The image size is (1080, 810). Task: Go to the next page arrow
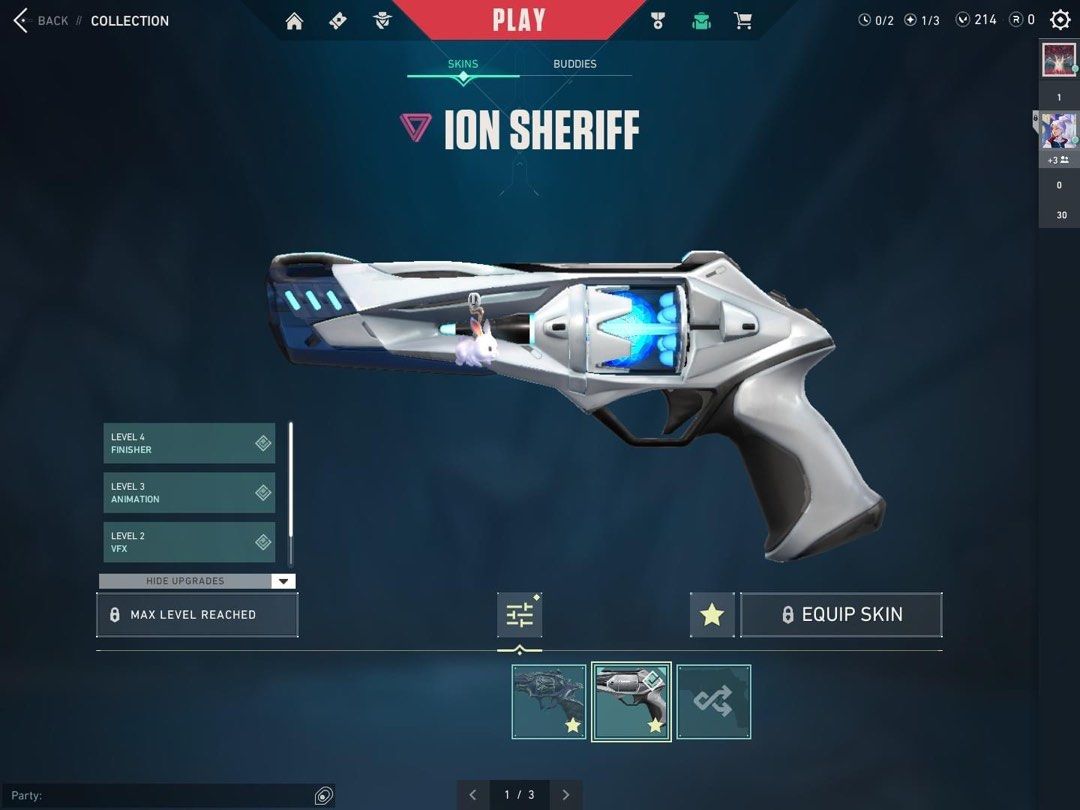566,795
